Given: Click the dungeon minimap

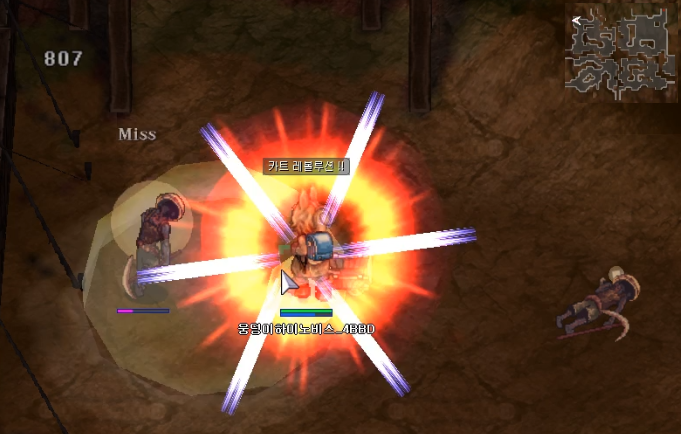Looking at the screenshot, I should (x=621, y=55).
